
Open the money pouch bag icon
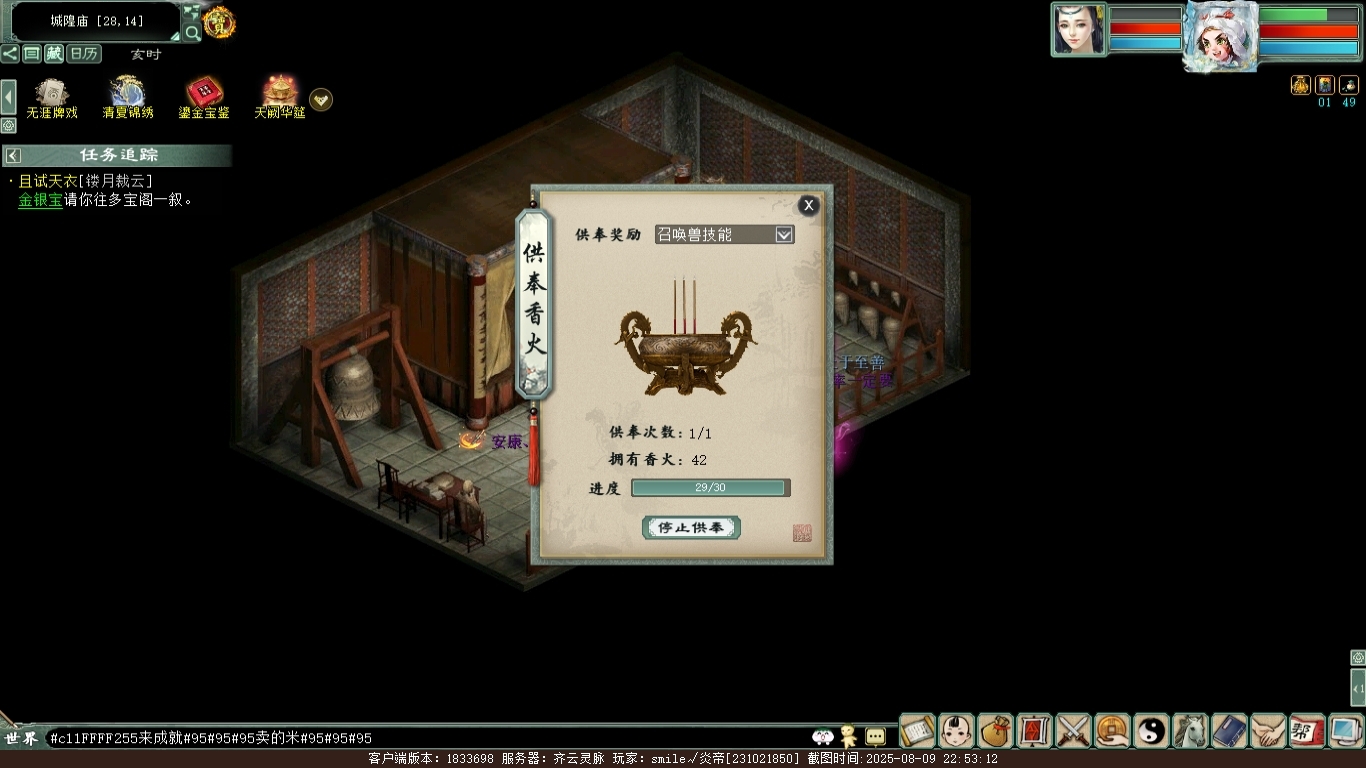point(996,731)
